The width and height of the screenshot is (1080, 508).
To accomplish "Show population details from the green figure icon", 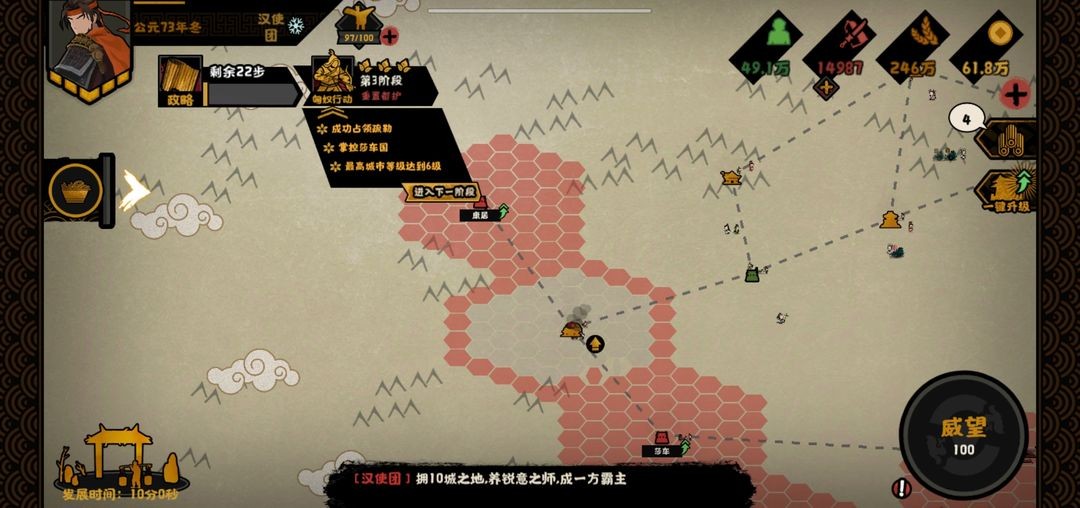I will tap(766, 42).
